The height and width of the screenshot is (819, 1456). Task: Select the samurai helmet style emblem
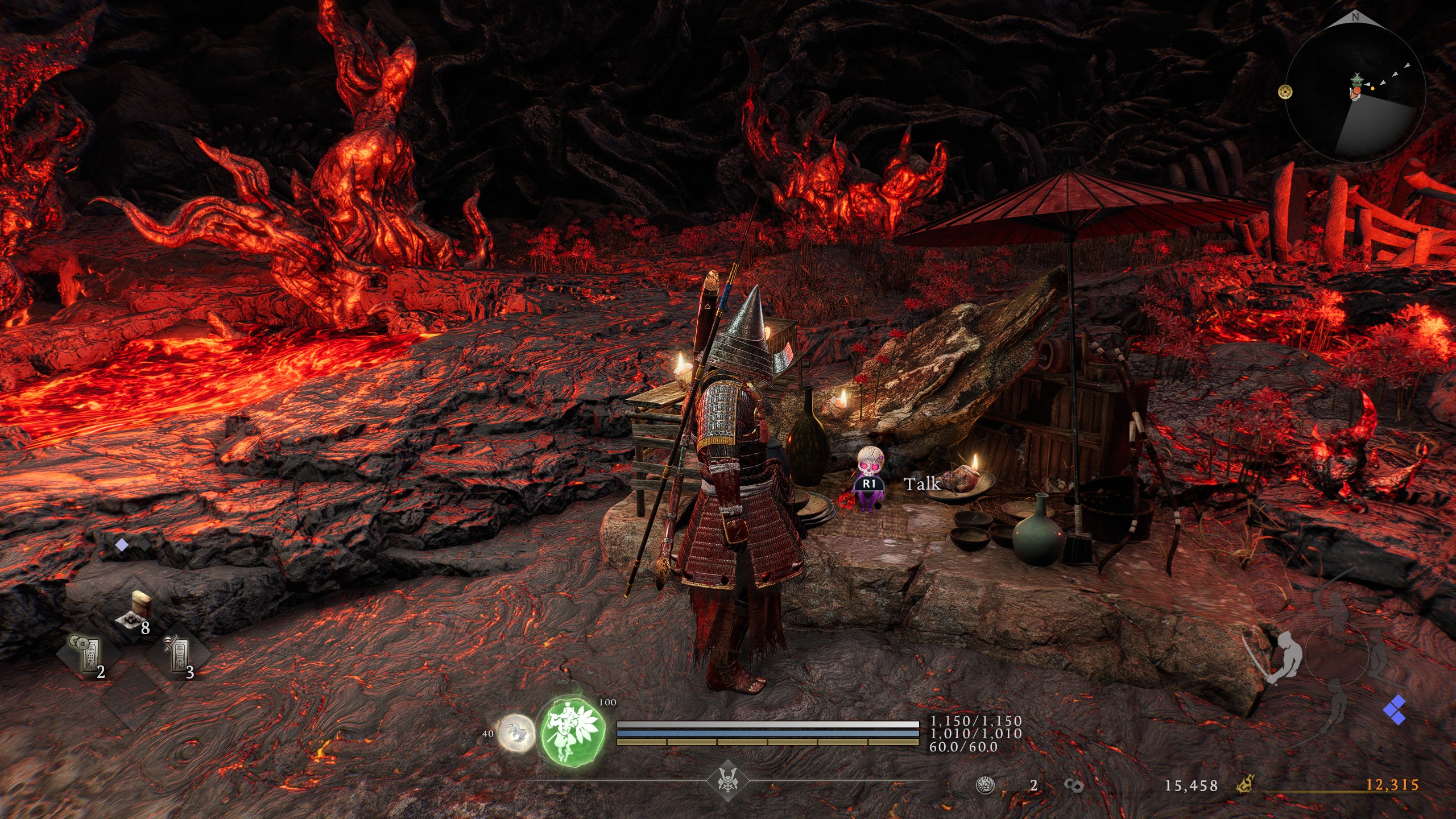[x=727, y=780]
